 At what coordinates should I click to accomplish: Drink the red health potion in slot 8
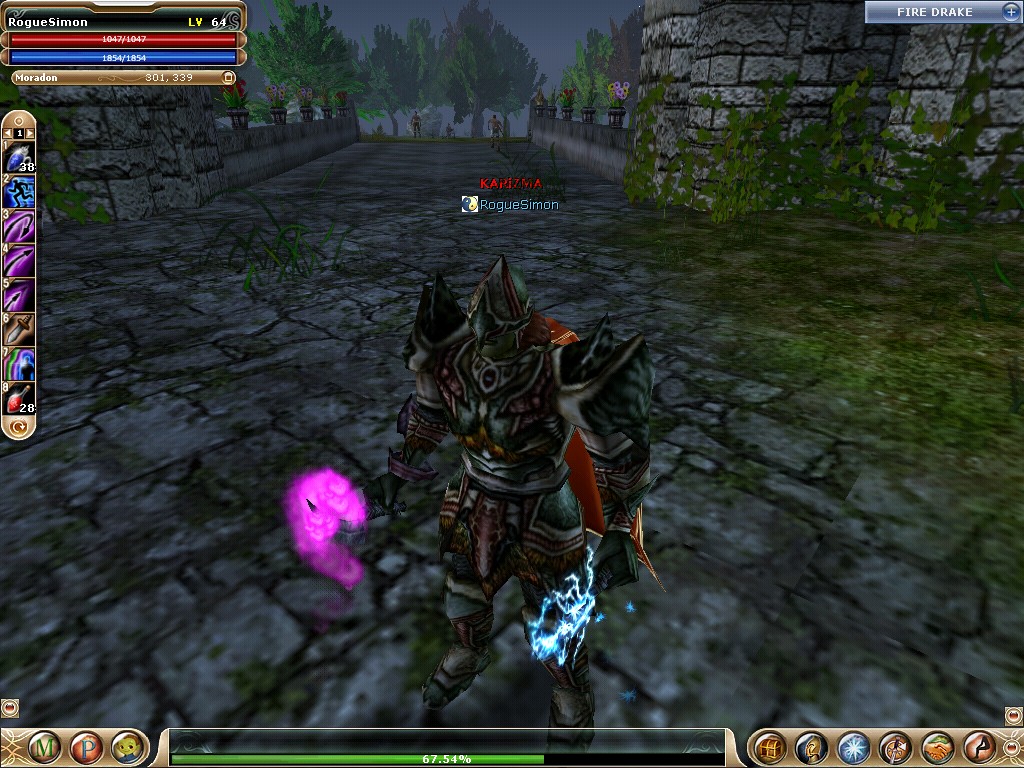[19, 396]
